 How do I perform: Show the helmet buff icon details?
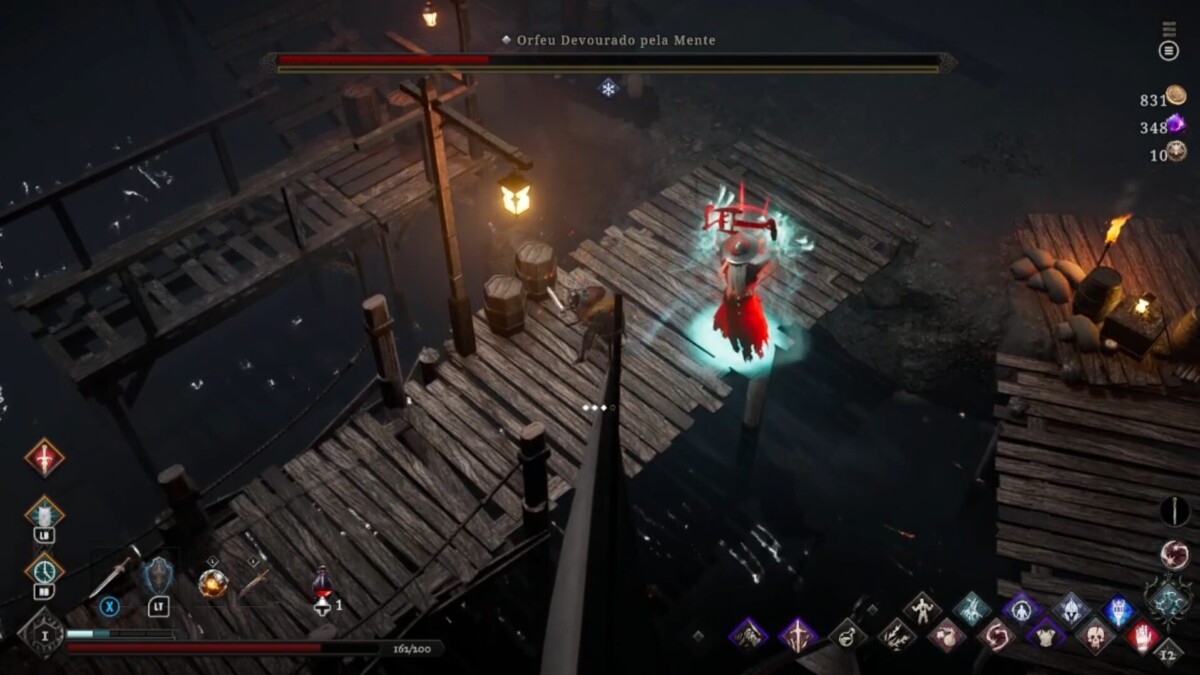pyautogui.click(x=1070, y=608)
